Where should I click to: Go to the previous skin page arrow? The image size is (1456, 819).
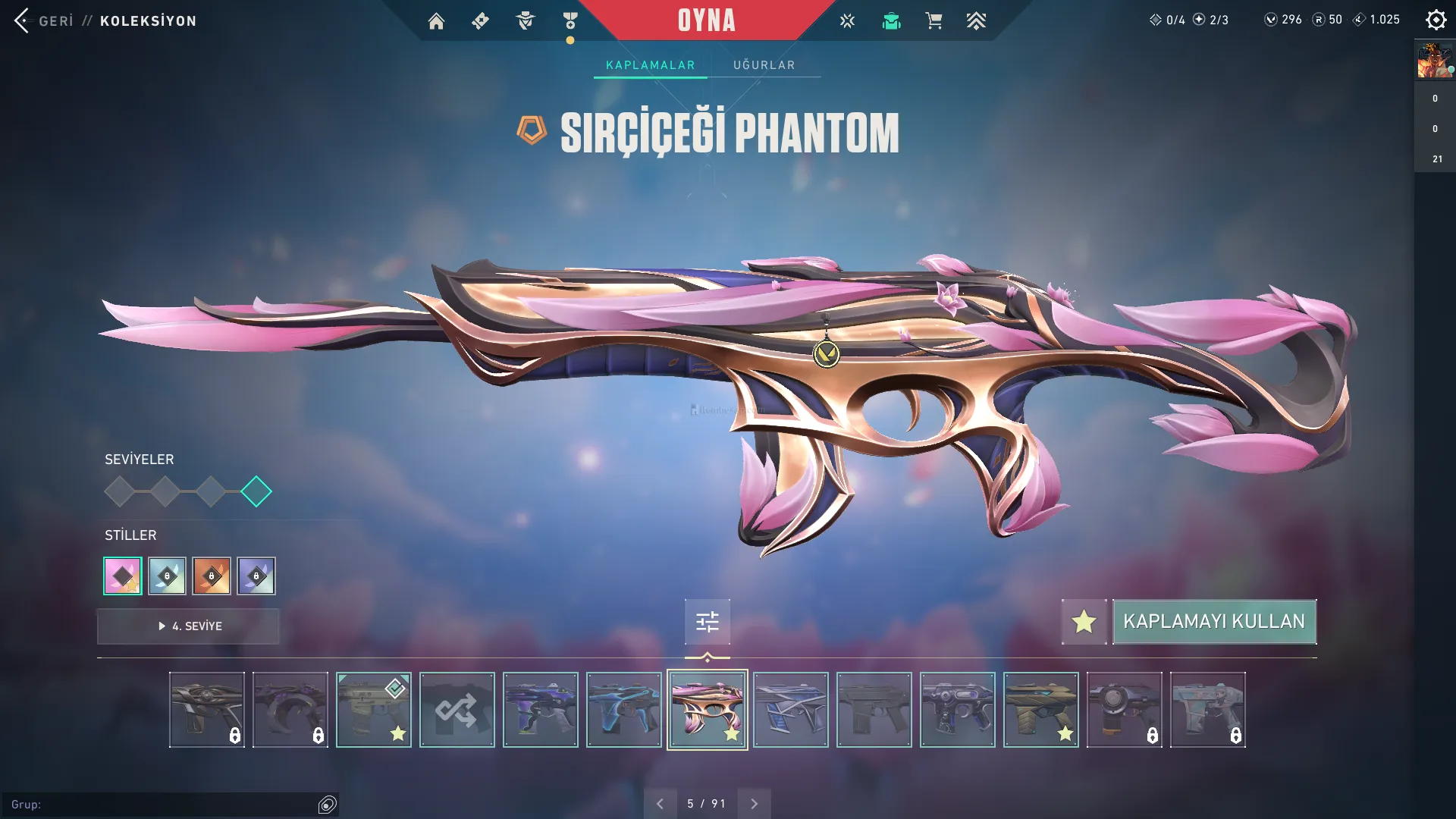pyautogui.click(x=660, y=804)
